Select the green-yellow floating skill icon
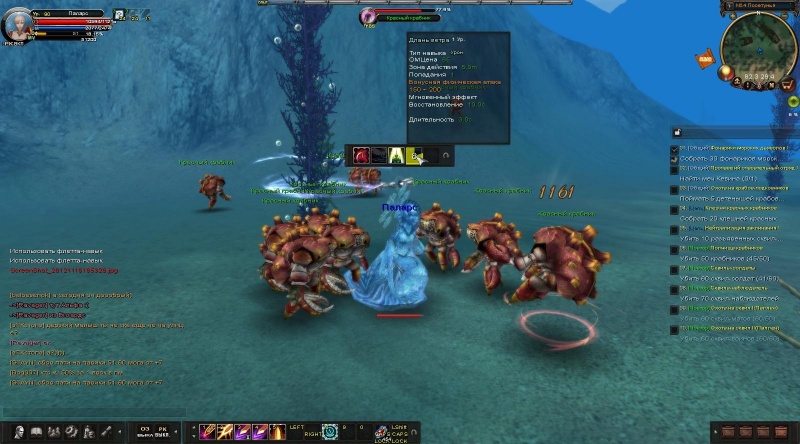This screenshot has width=800, height=444. [x=396, y=155]
